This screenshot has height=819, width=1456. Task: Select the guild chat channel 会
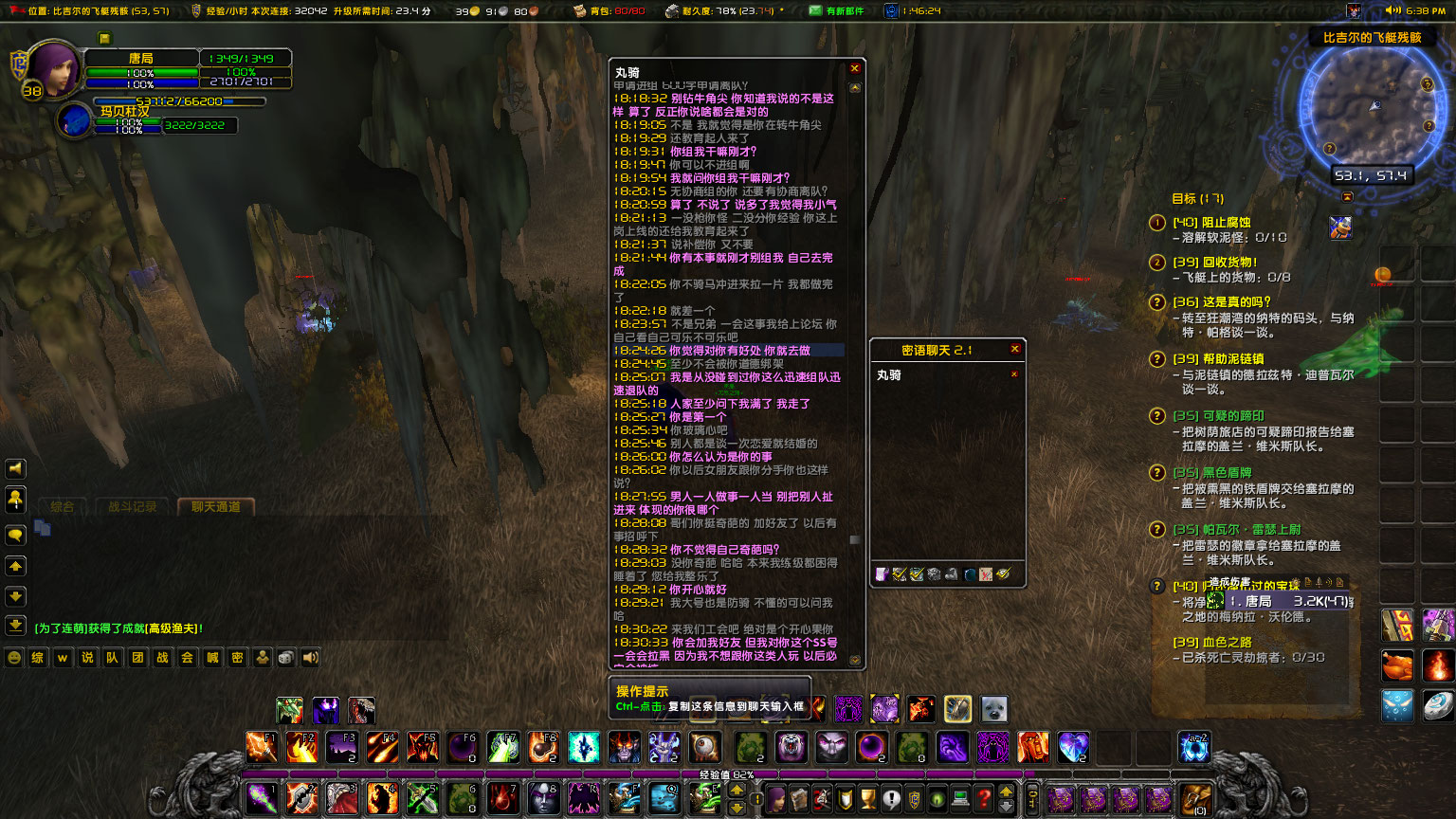pos(186,657)
